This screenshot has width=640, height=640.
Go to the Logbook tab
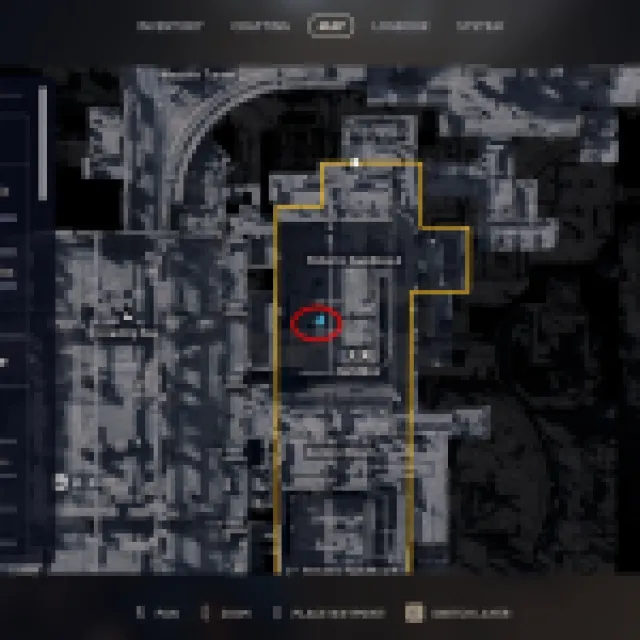(x=399, y=26)
